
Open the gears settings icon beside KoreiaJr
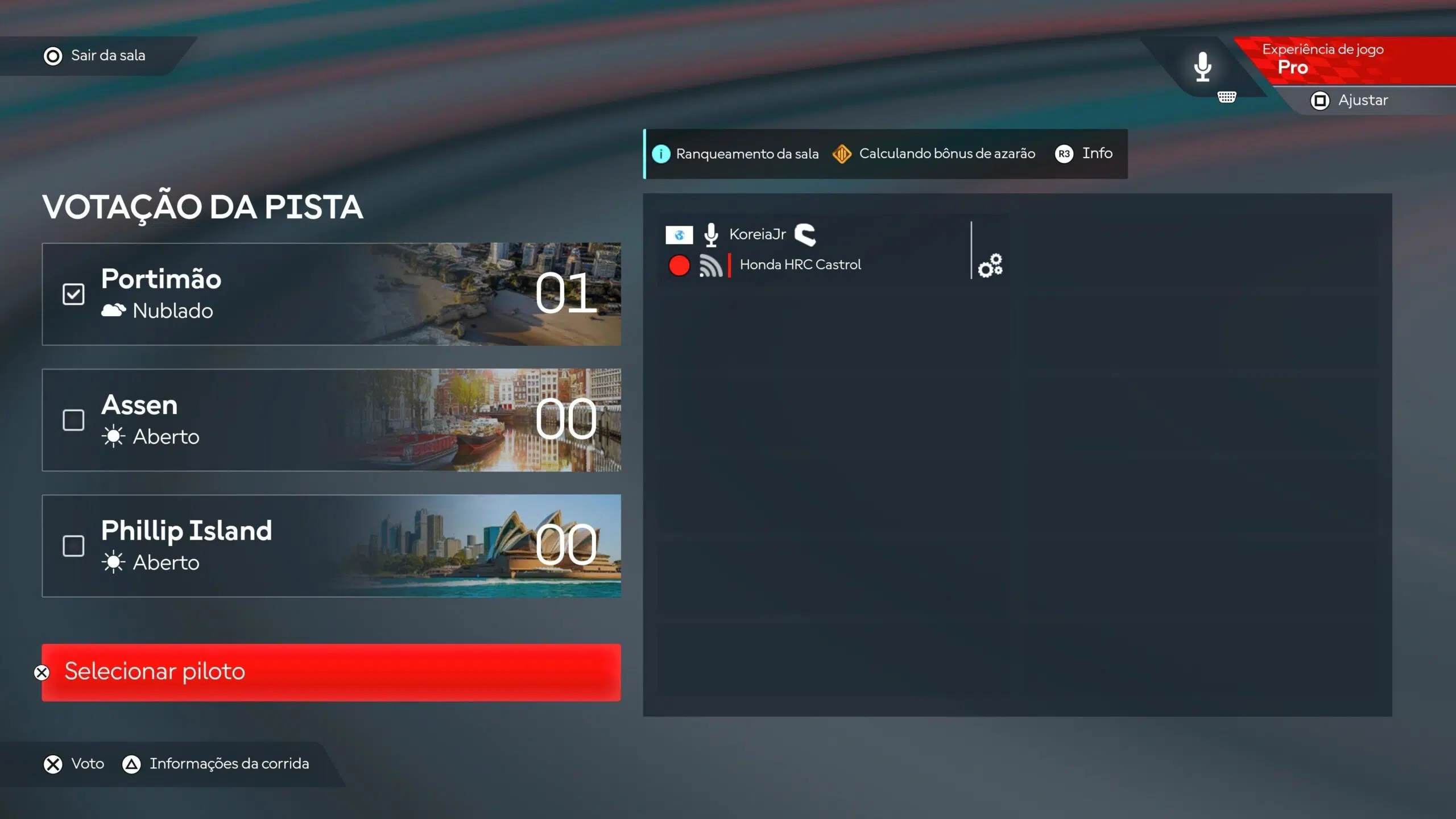coord(990,265)
